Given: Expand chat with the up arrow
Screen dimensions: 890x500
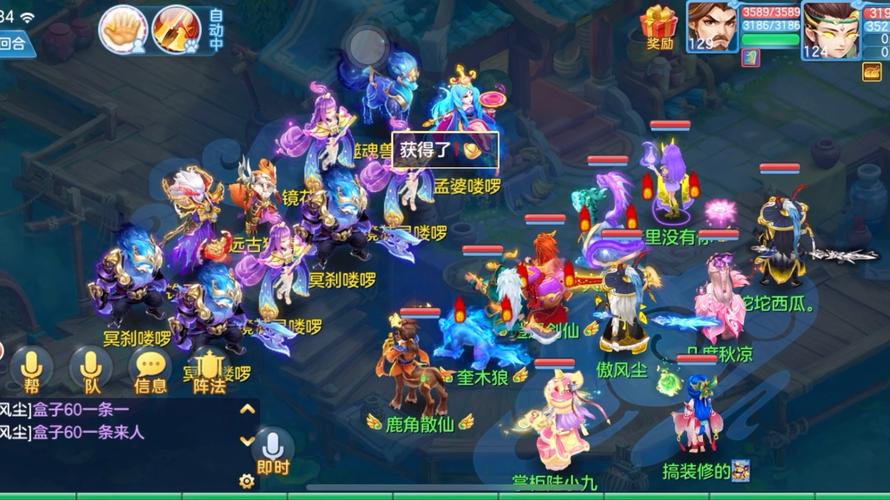Looking at the screenshot, I should (247, 409).
